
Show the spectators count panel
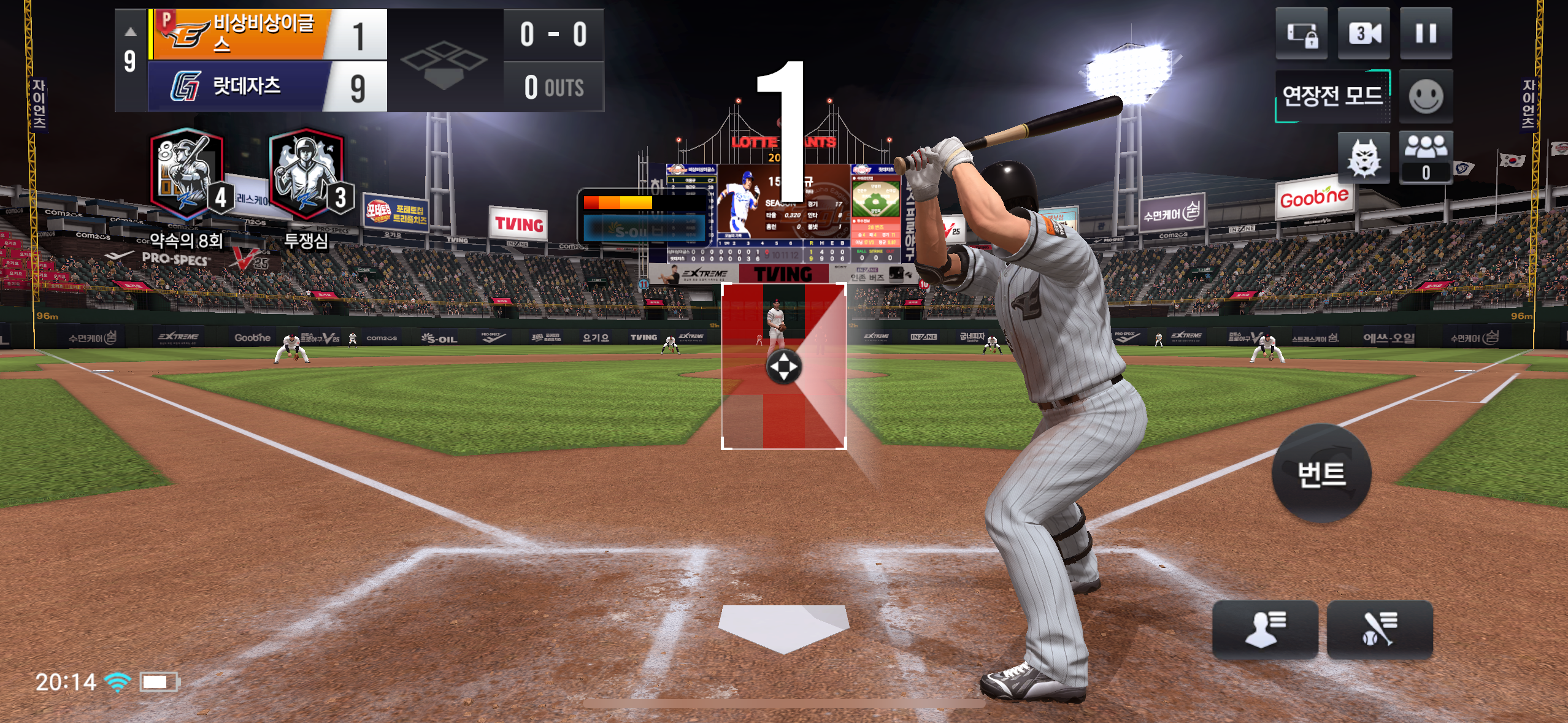[1426, 158]
